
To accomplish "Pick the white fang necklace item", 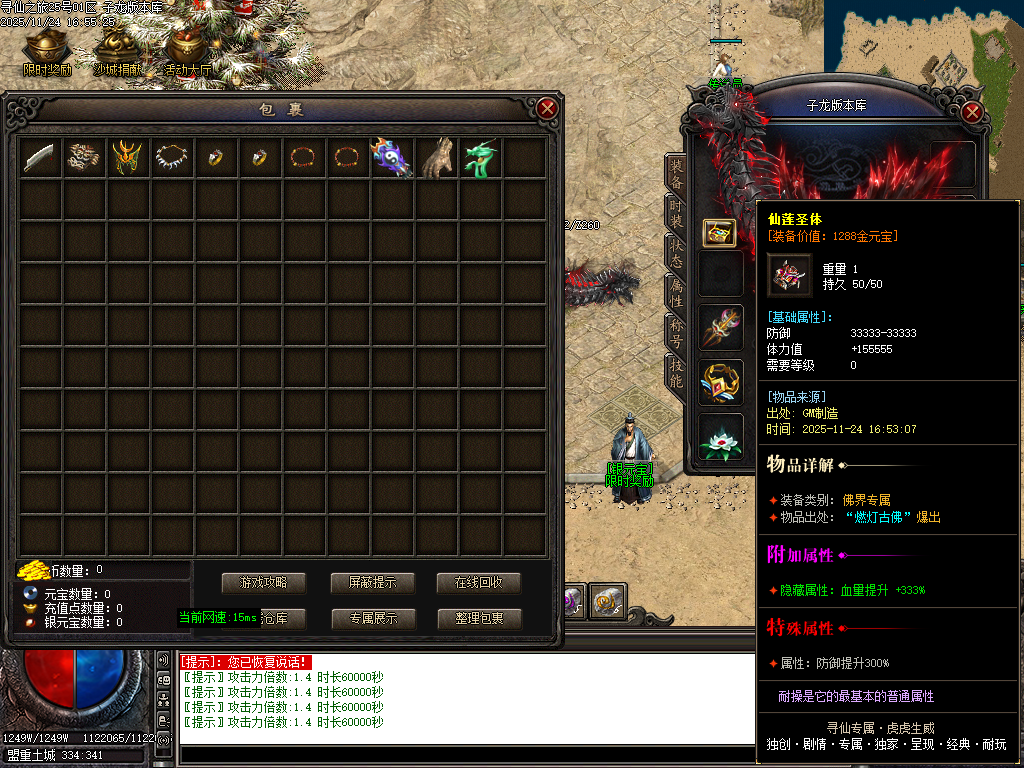I will point(173,157).
